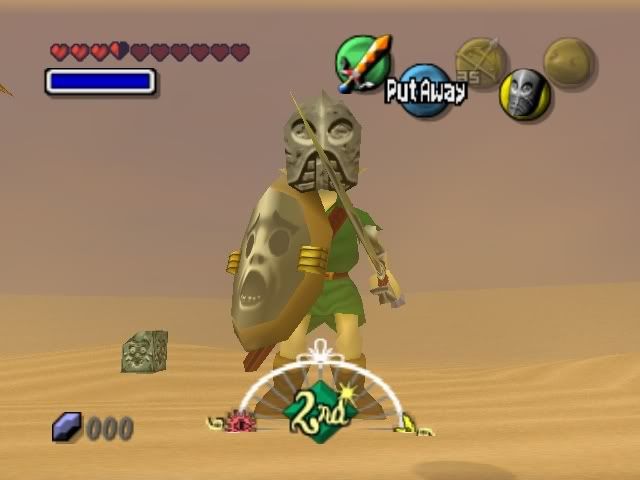This screenshot has width=640, height=480.
Task: Click the faded empty round item slot
Action: coord(568,62)
